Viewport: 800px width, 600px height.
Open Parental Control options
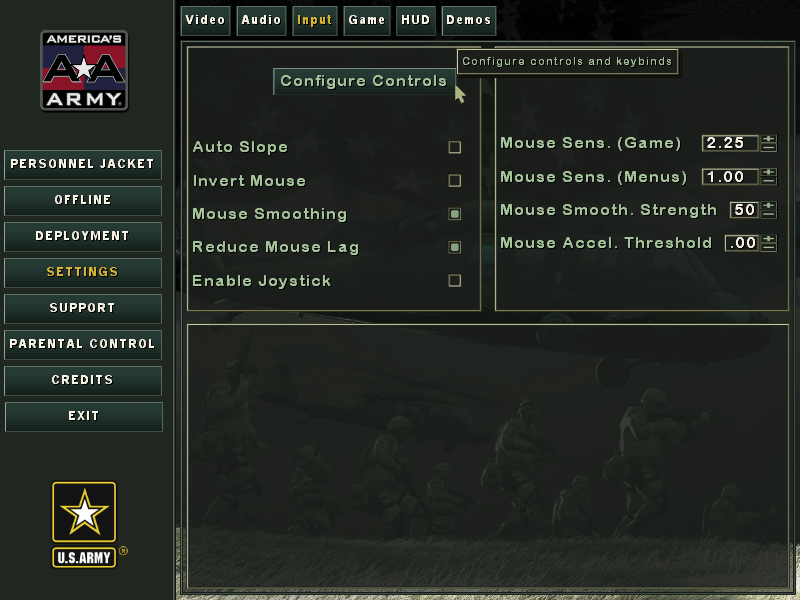coord(83,344)
